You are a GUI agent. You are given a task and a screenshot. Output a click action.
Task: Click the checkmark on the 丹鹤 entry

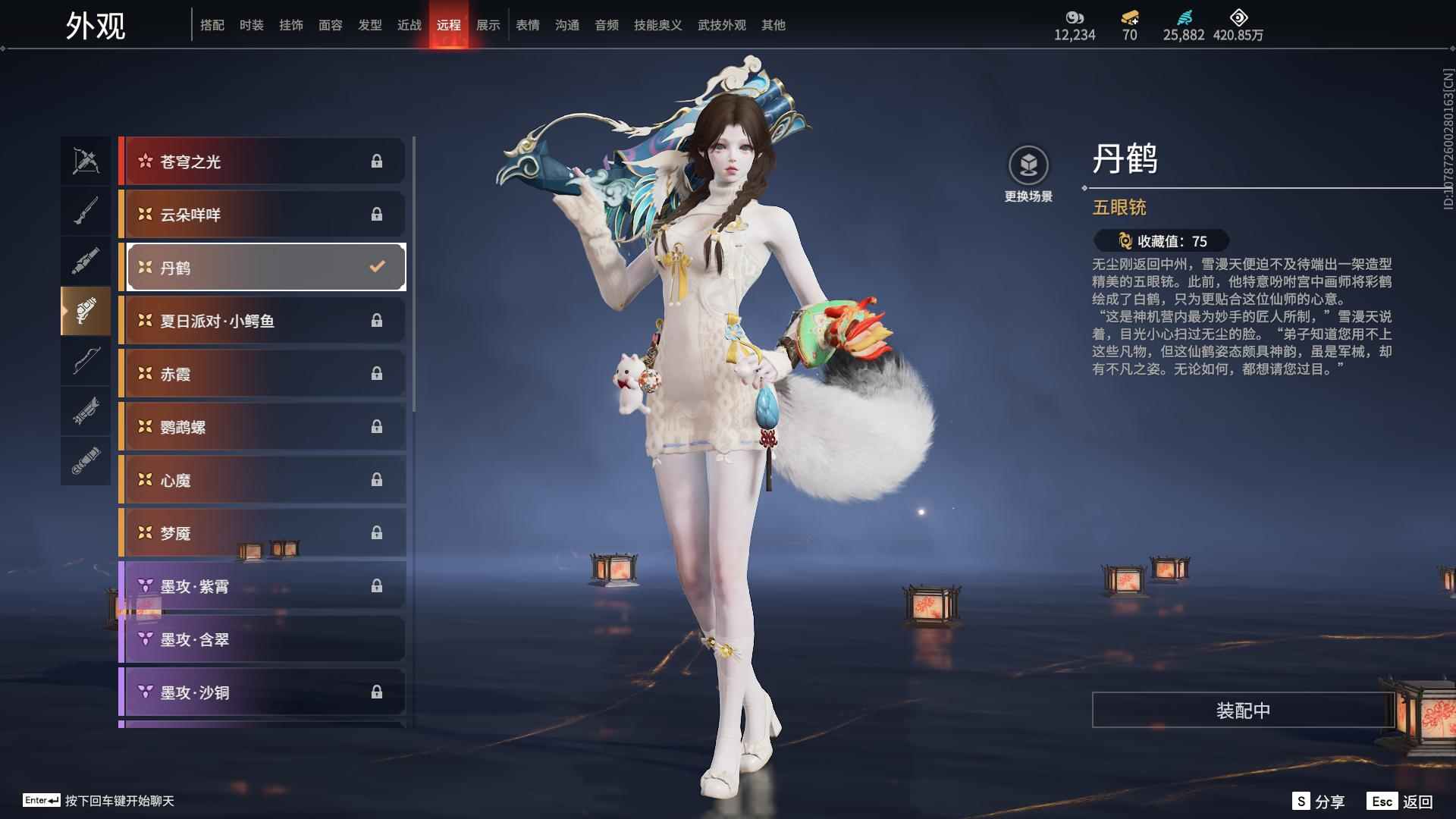pyautogui.click(x=375, y=267)
